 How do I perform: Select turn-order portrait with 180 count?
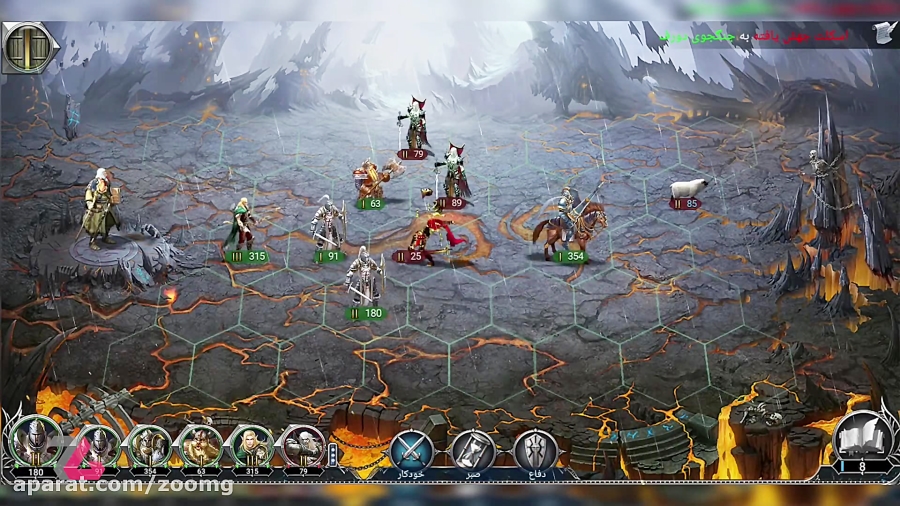click(35, 444)
